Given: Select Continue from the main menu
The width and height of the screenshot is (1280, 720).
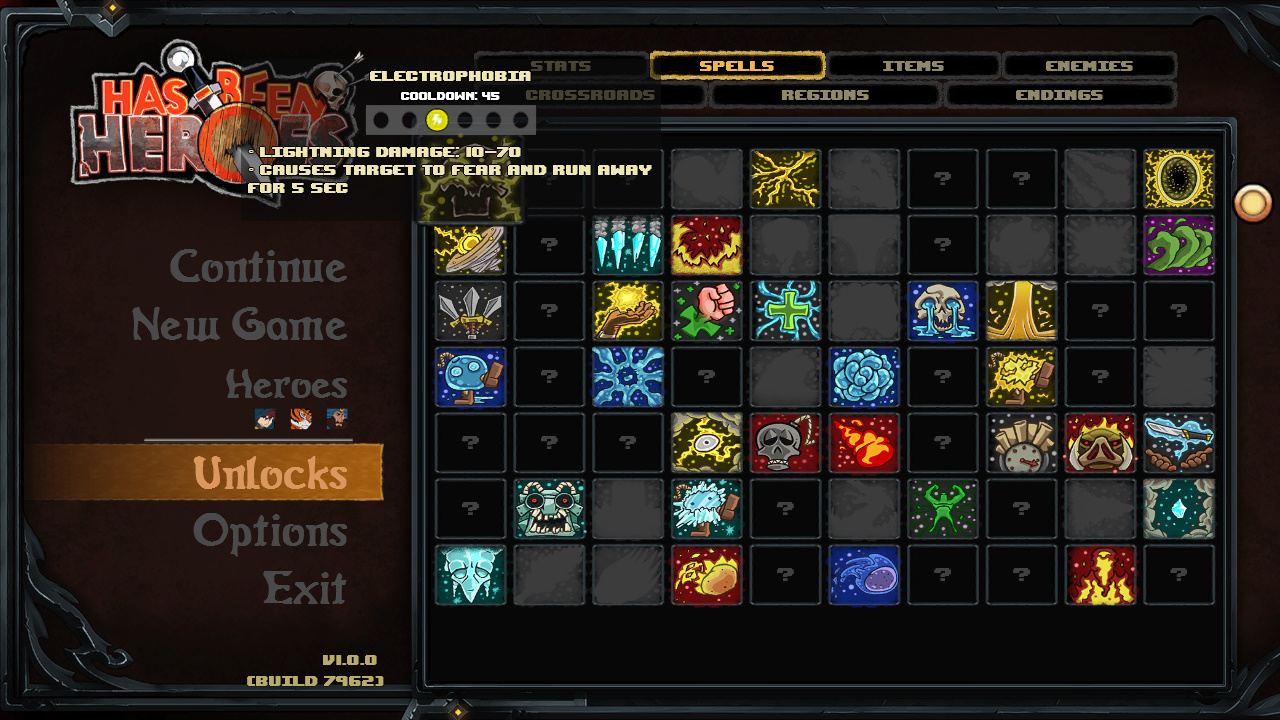Looking at the screenshot, I should point(258,267).
